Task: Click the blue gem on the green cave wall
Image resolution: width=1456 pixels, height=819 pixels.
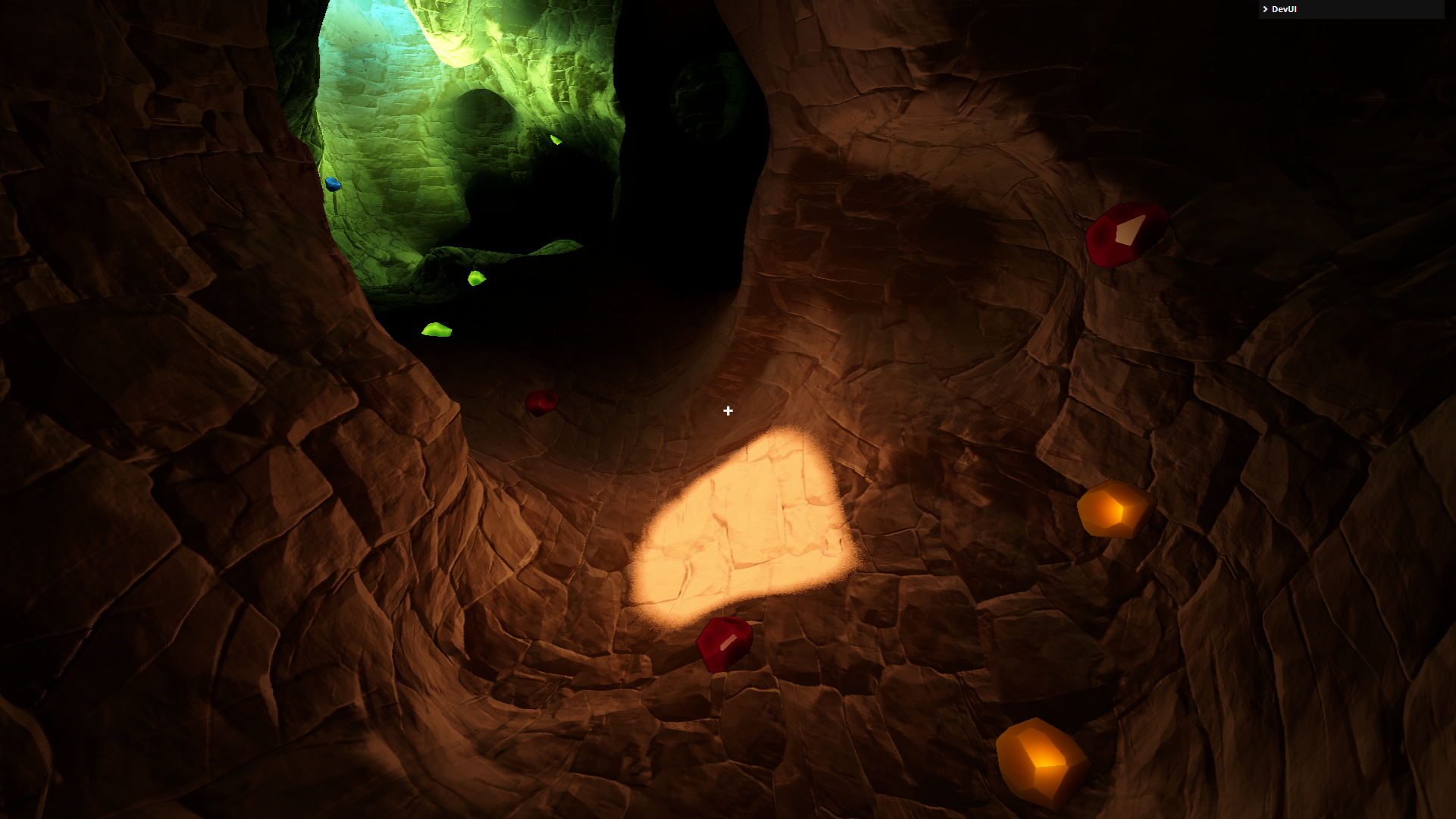Action: (x=333, y=183)
